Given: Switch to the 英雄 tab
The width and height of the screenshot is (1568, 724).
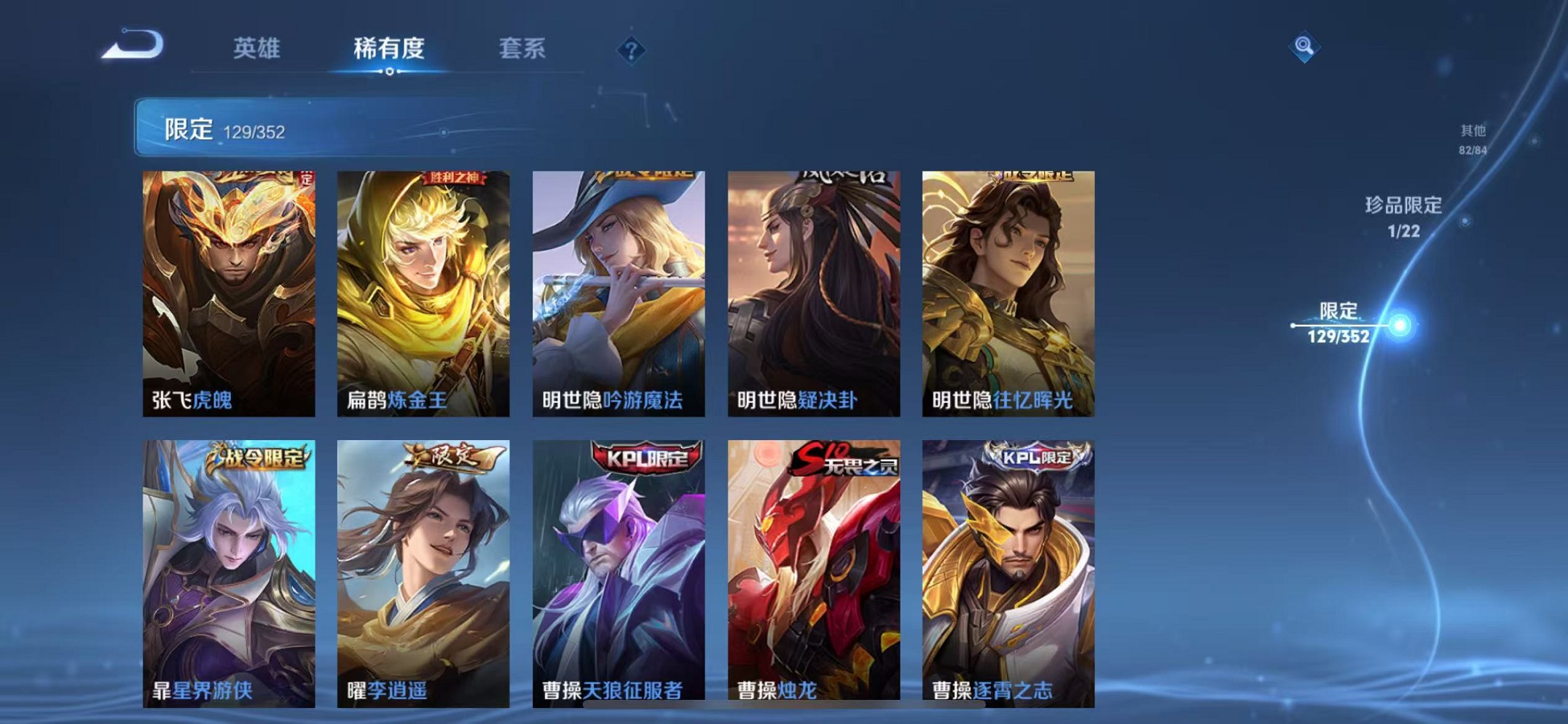Looking at the screenshot, I should (x=256, y=48).
